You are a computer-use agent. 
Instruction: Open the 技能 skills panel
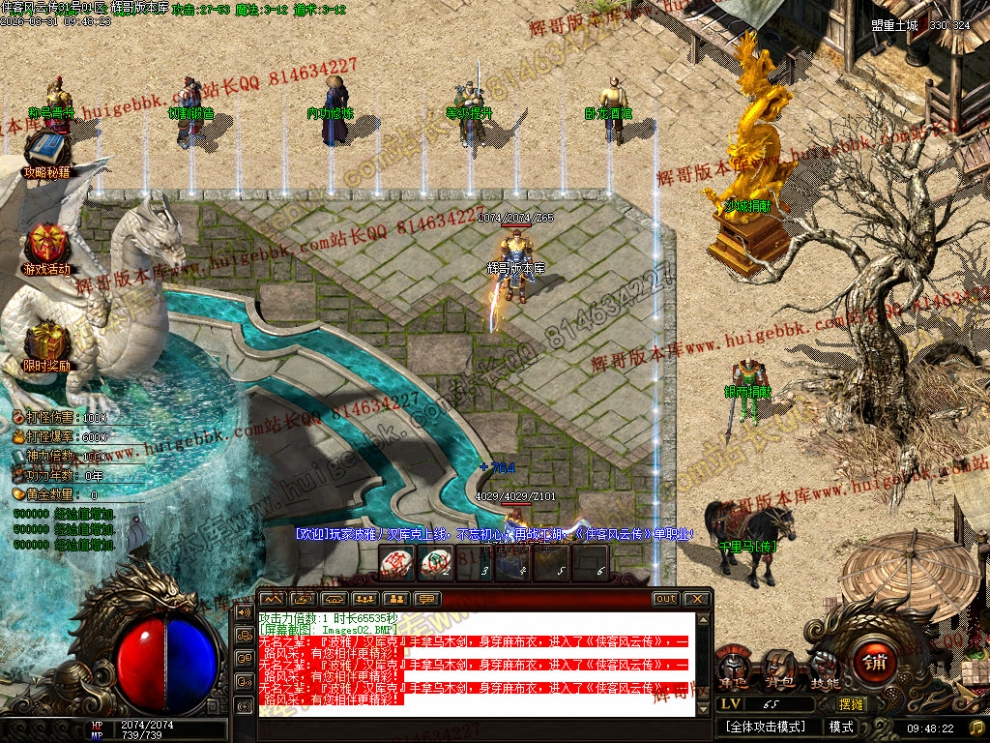coord(825,668)
